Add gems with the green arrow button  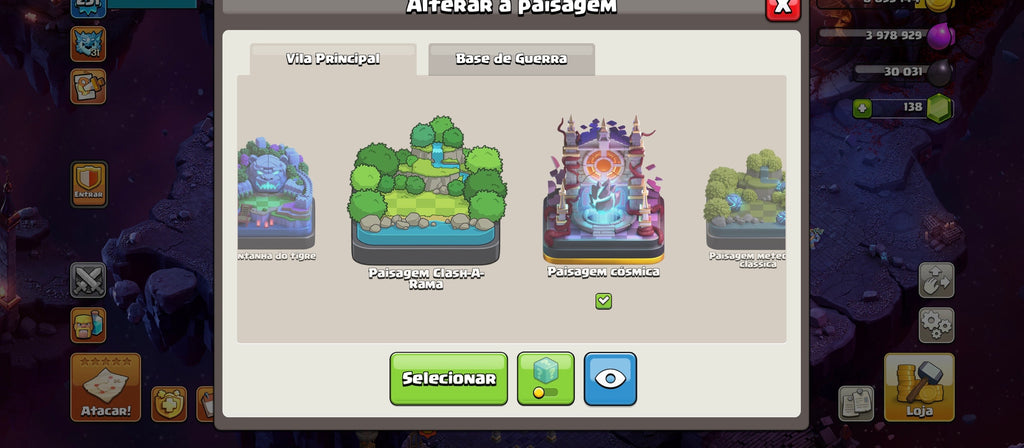click(862, 108)
